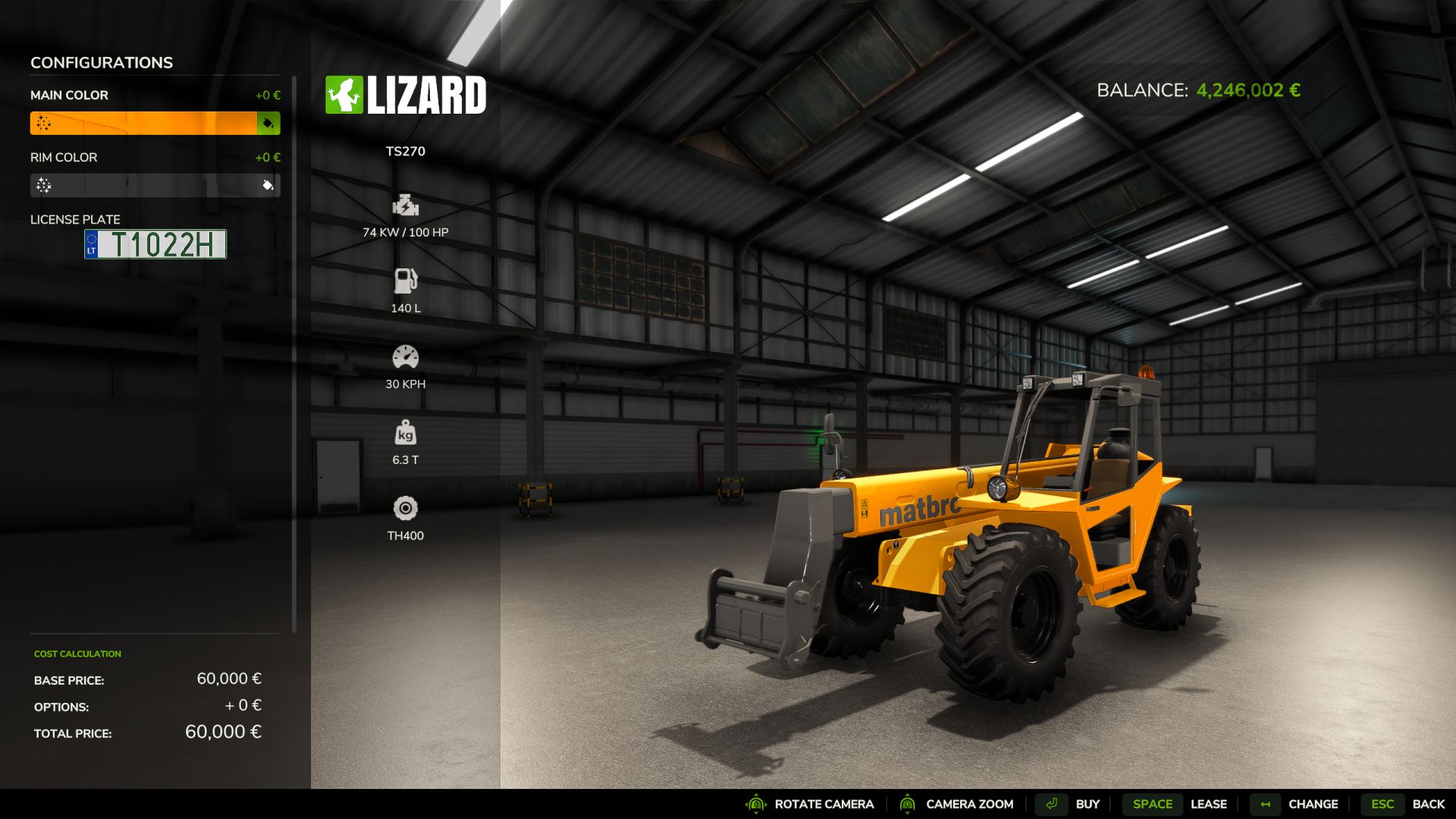Viewport: 1456px width, 819px height.
Task: Click the SPACE key hint for lease
Action: [x=1152, y=804]
